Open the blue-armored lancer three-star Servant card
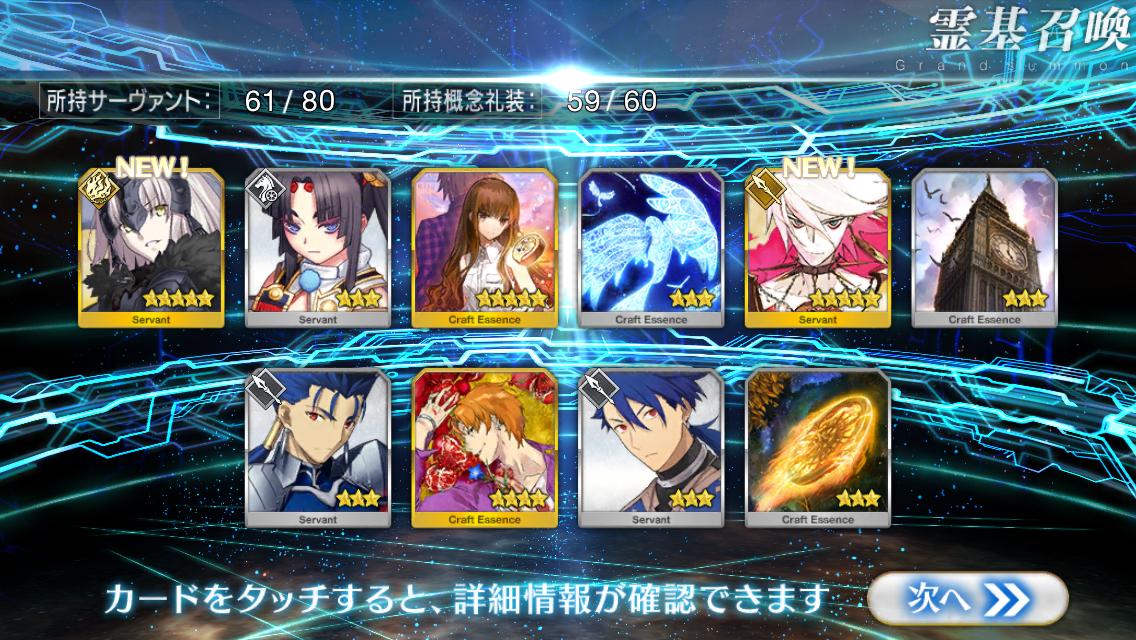Viewport: 1136px width, 640px height. [318, 447]
